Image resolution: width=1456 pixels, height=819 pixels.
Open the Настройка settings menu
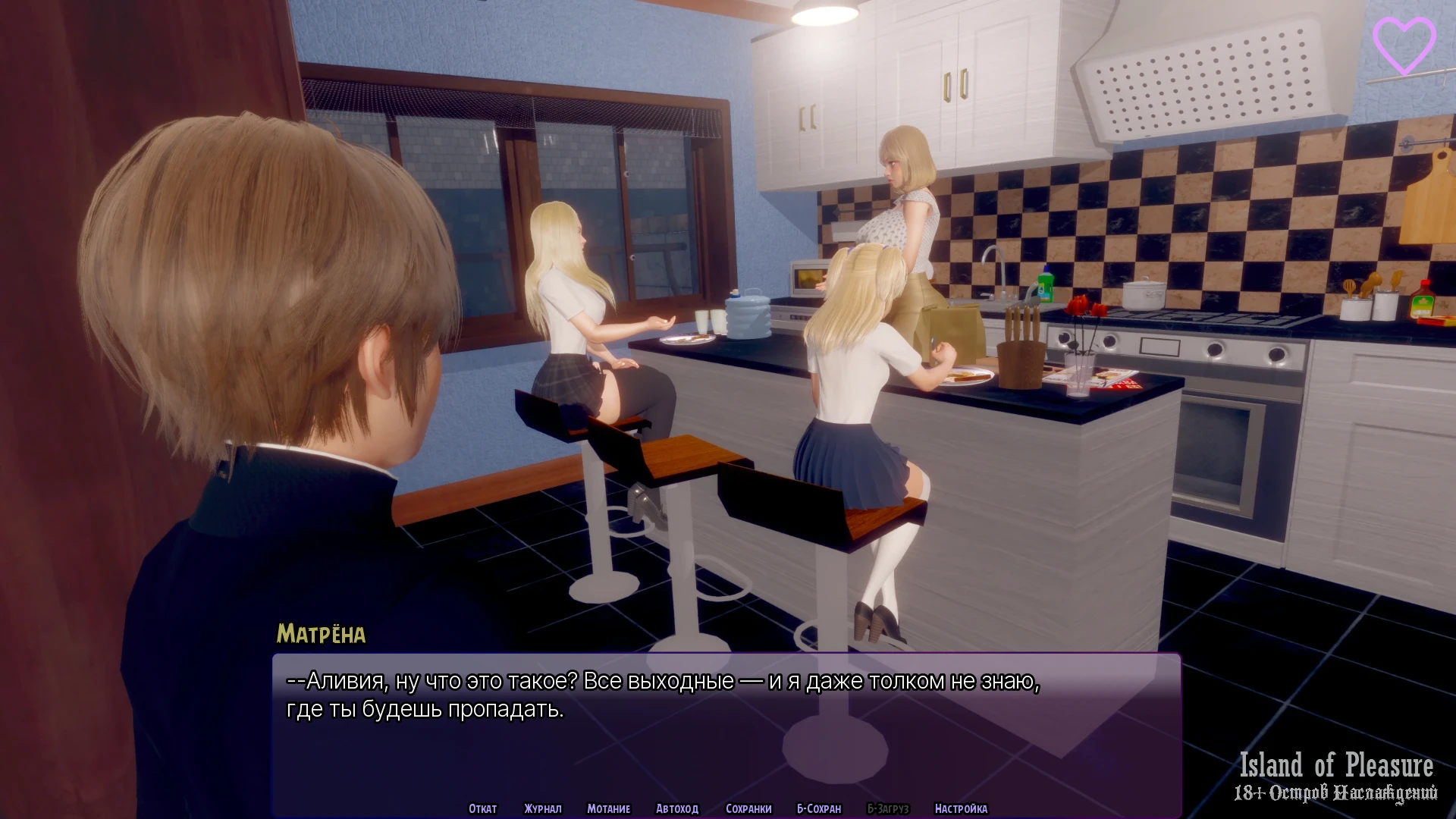coord(961,808)
